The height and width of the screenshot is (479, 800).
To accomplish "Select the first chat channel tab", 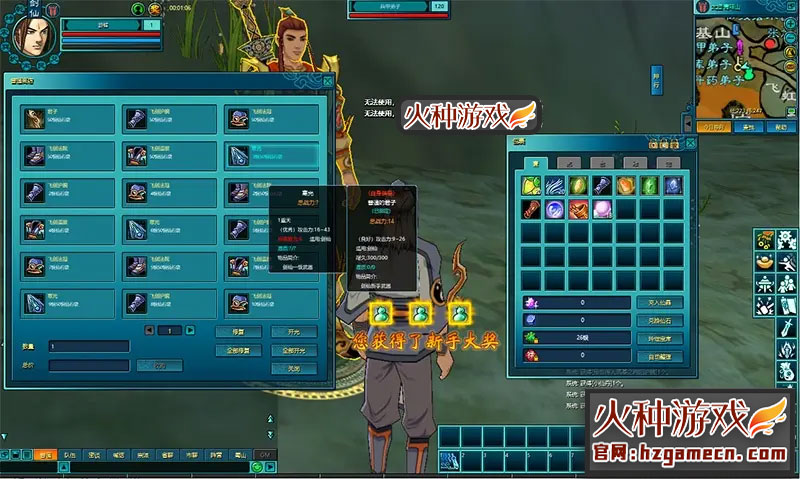I will click(43, 455).
